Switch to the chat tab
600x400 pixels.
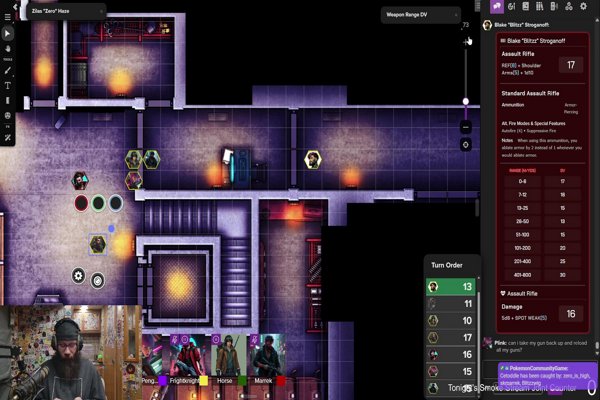[x=497, y=8]
